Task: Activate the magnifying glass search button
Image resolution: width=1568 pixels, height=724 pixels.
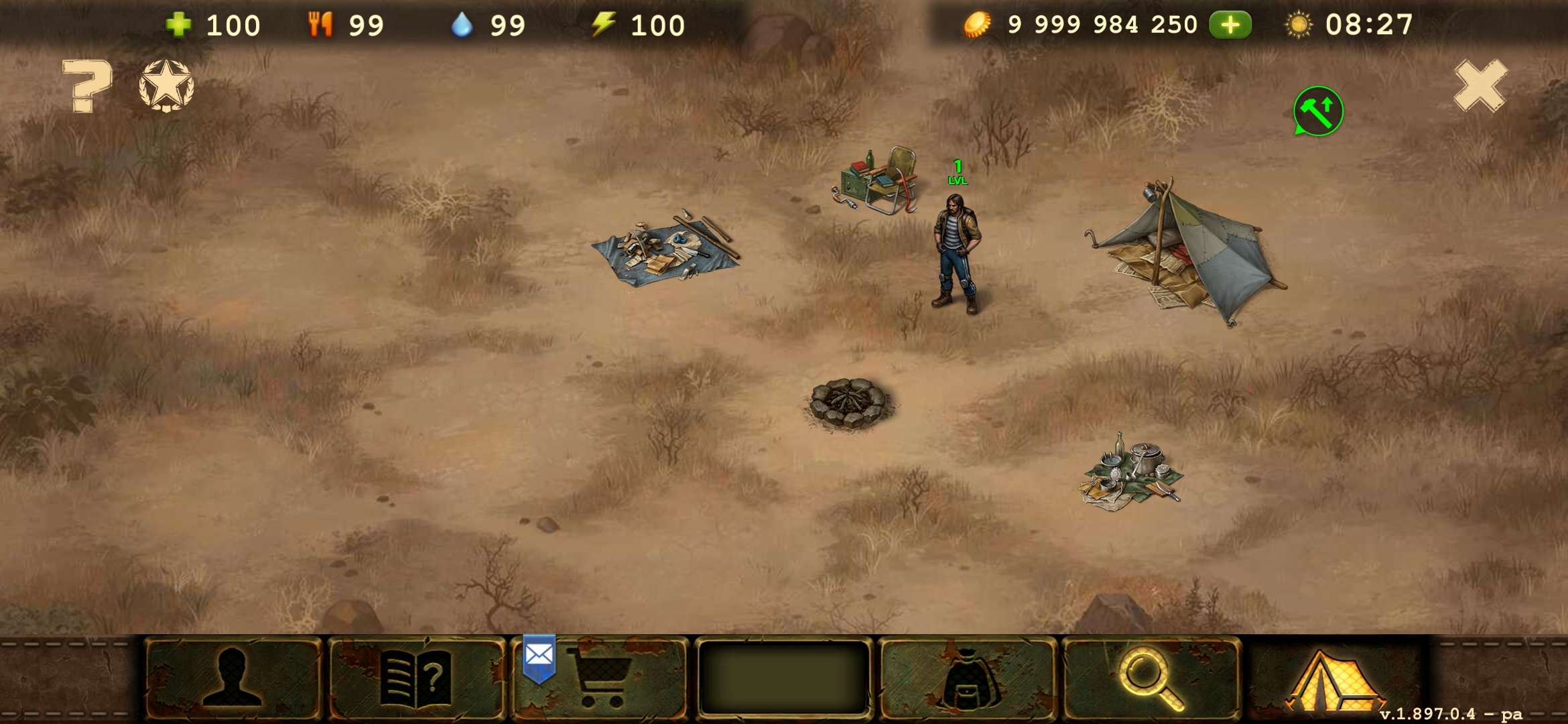Action: (1151, 678)
